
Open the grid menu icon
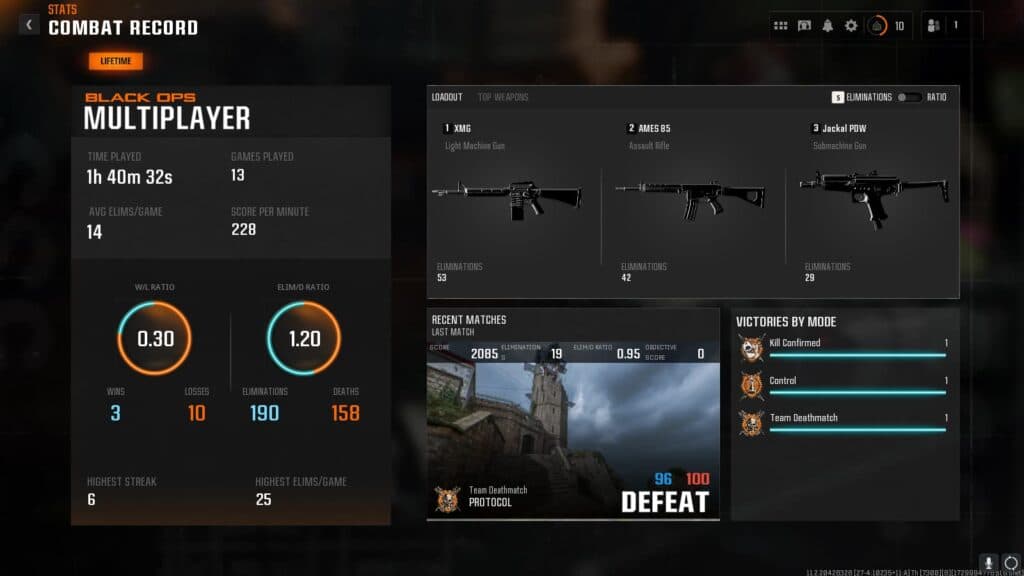click(781, 26)
